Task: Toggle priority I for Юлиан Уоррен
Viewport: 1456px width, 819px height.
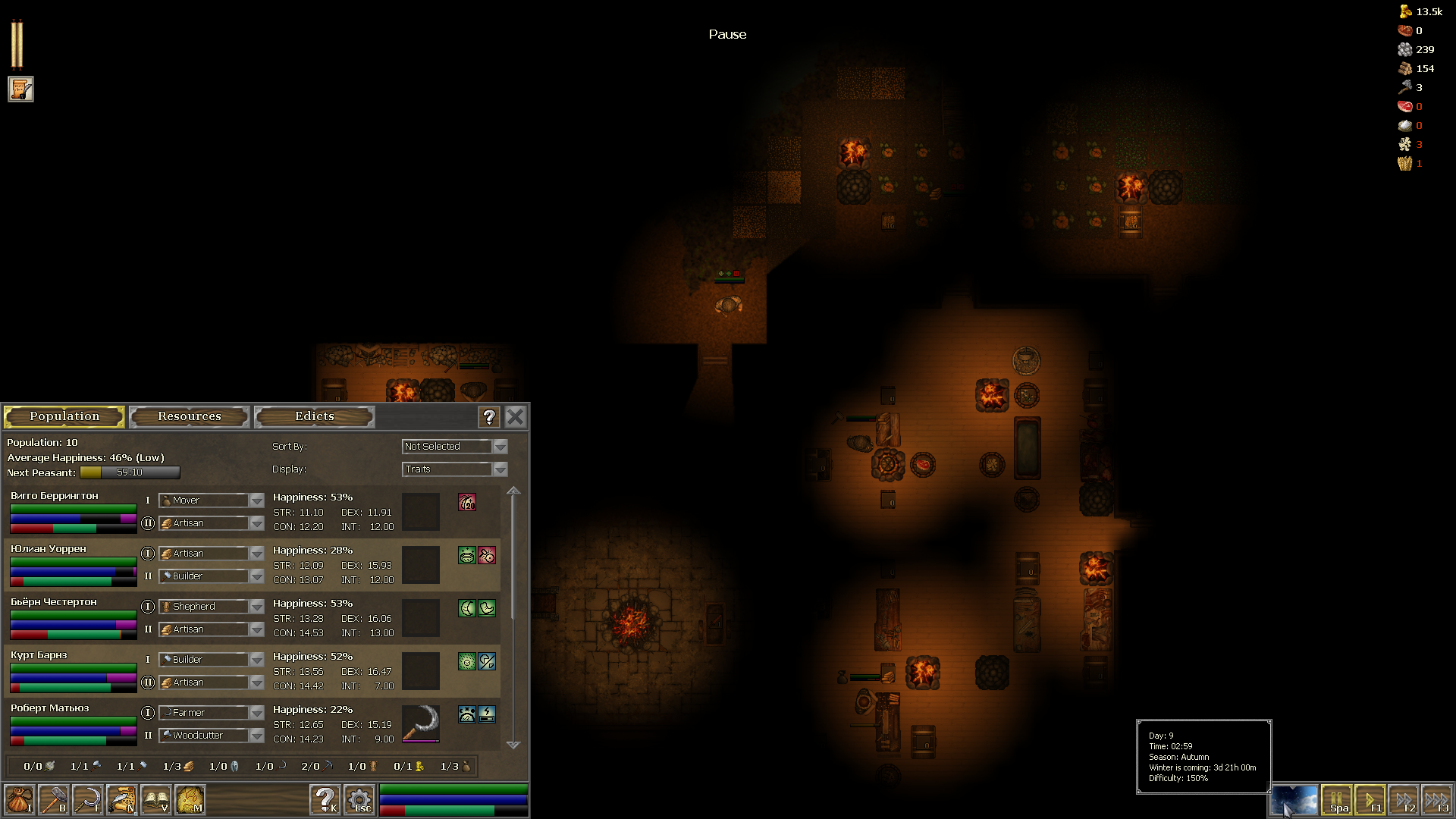Action: click(x=149, y=554)
